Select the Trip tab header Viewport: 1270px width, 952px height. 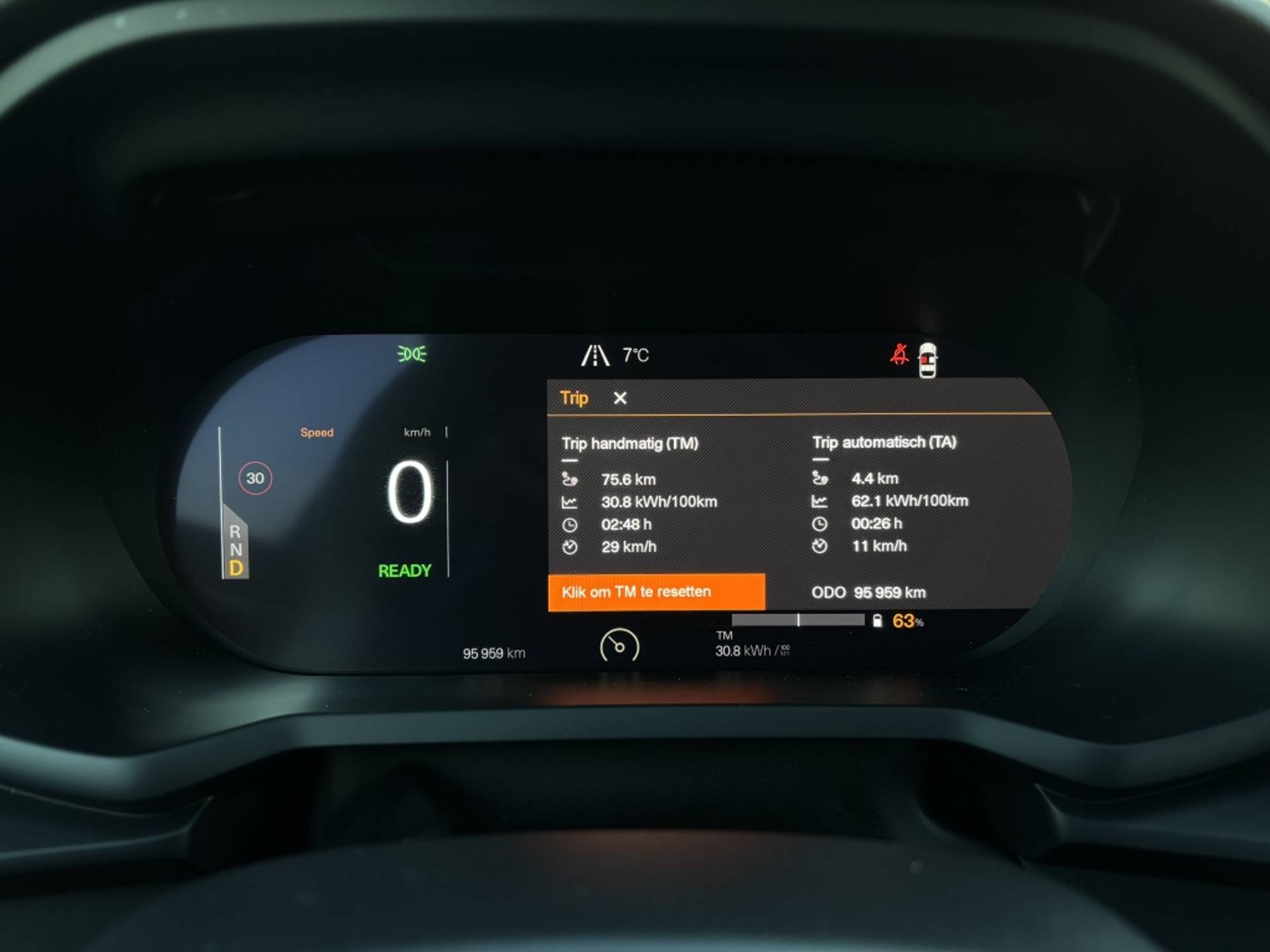tap(573, 398)
